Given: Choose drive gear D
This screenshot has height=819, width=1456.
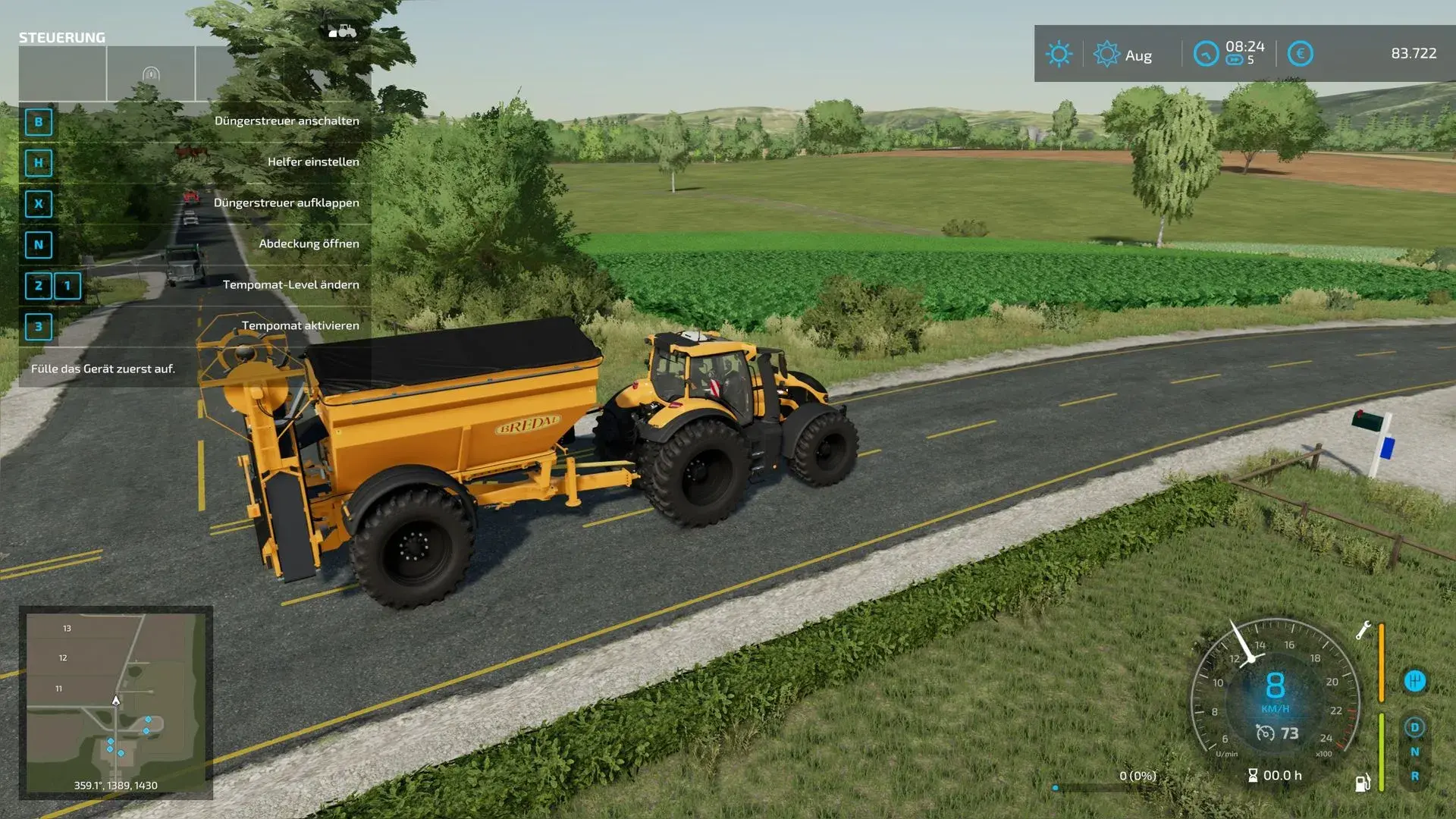Looking at the screenshot, I should [1414, 727].
